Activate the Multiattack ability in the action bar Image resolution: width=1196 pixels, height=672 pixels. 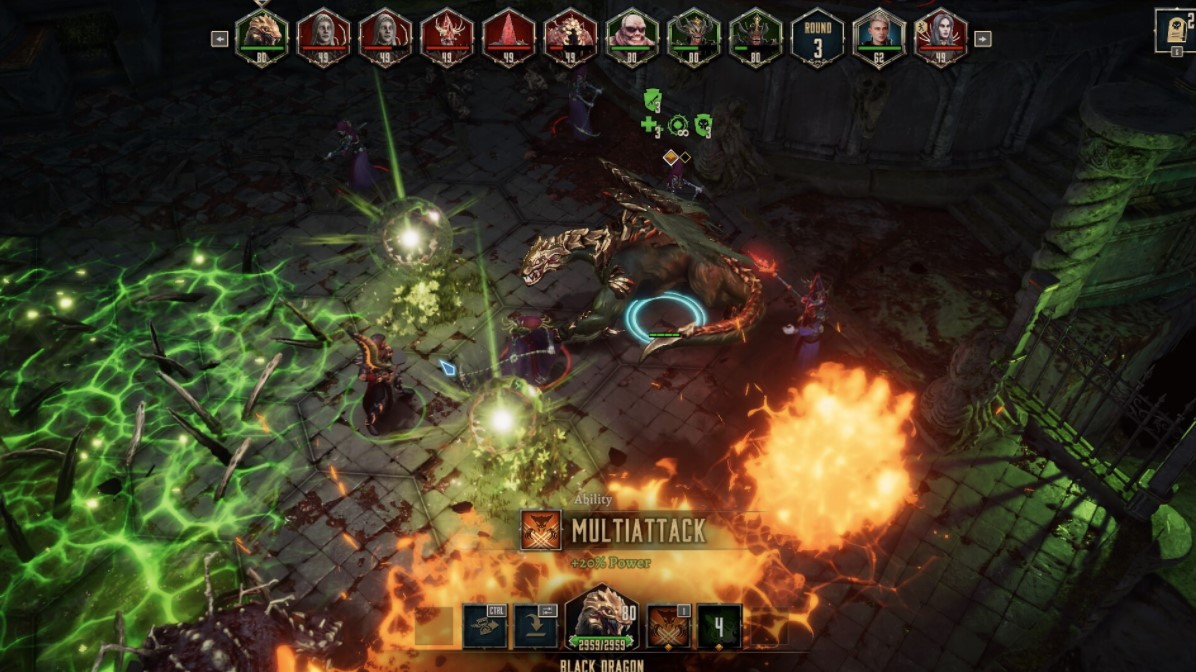point(669,626)
